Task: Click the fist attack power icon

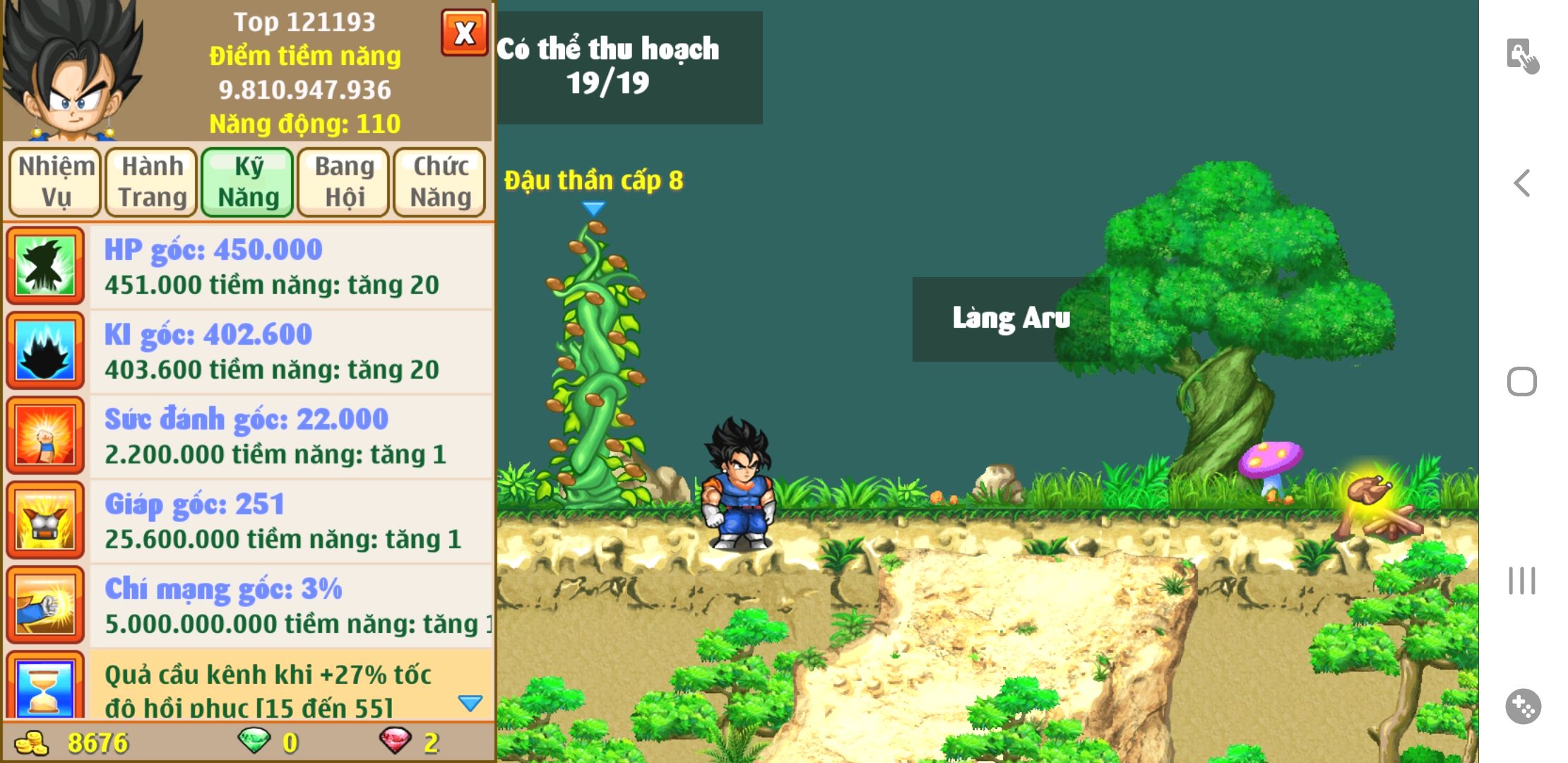Action: [x=45, y=435]
